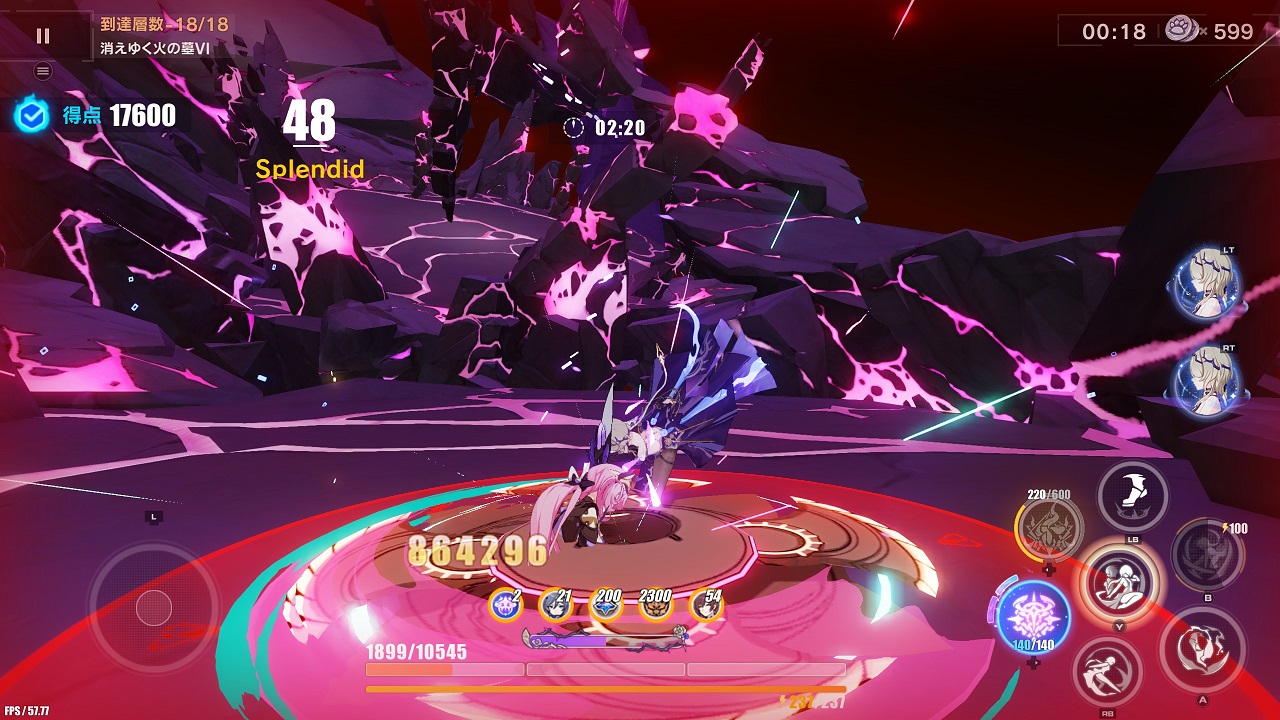Image resolution: width=1280 pixels, height=720 pixels.
Task: Open the small three-line menu button
Action: coord(43,71)
